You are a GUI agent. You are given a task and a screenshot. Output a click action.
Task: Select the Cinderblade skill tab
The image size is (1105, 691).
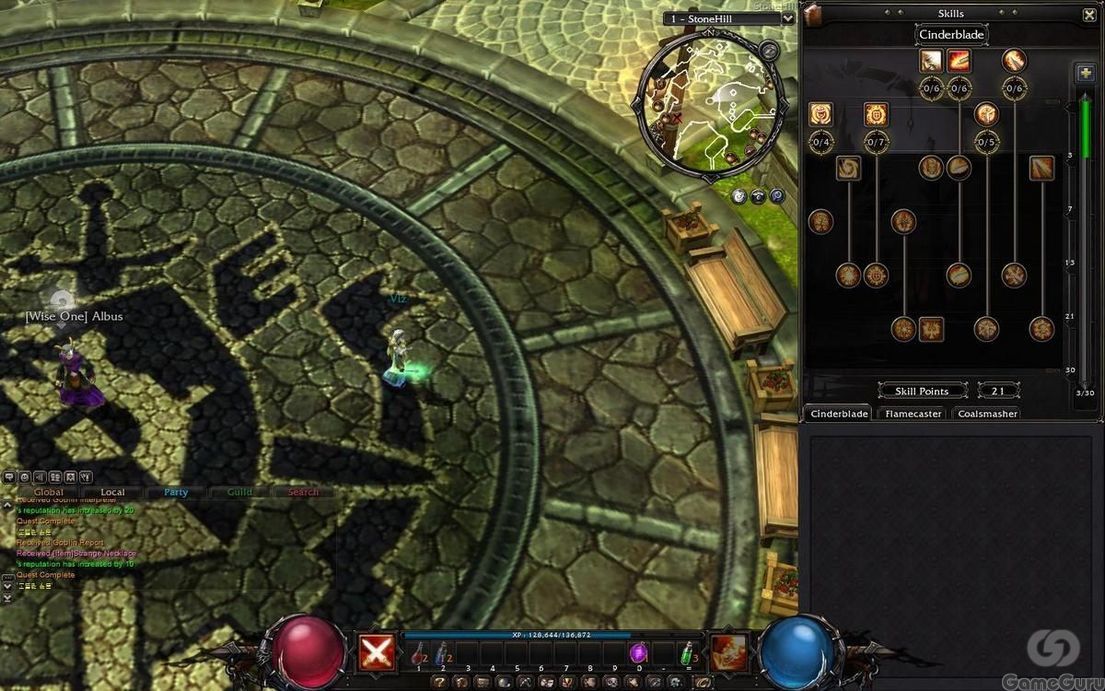coord(839,413)
